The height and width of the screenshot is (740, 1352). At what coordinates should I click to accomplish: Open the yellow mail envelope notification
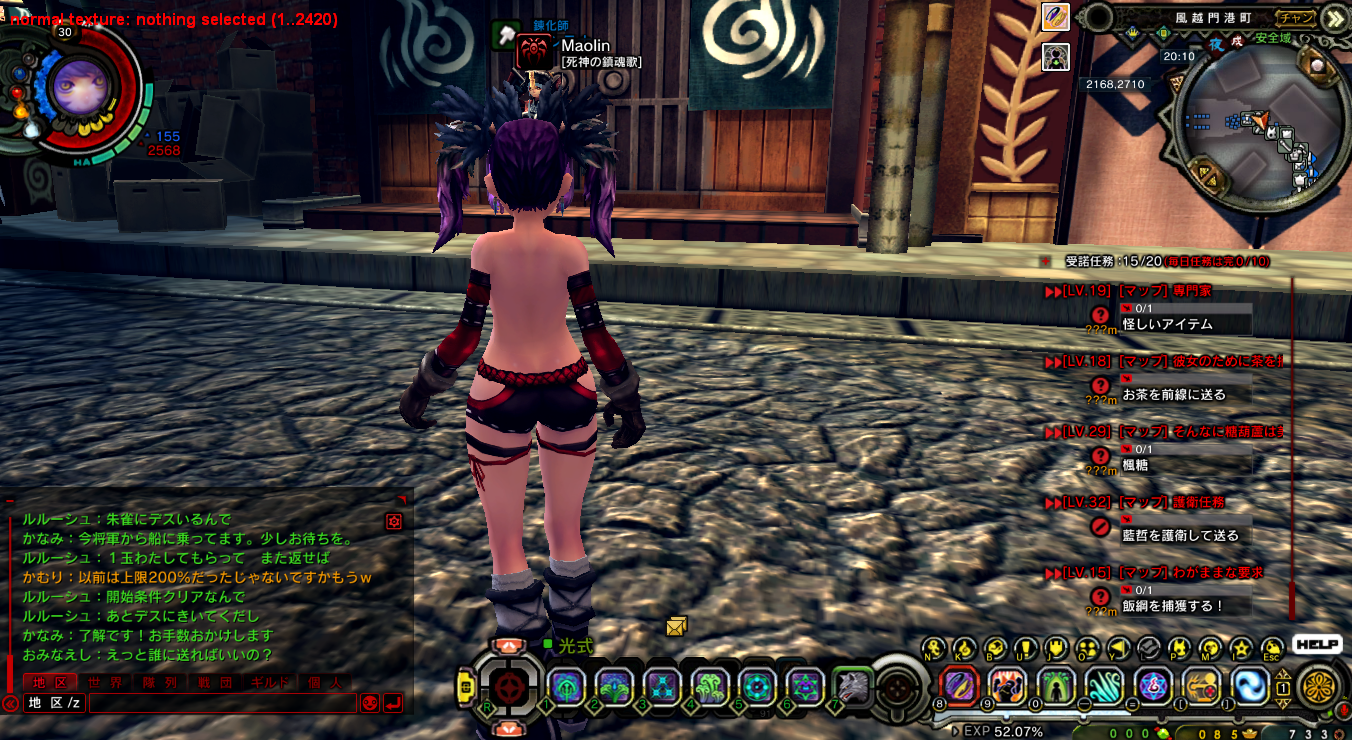click(677, 627)
